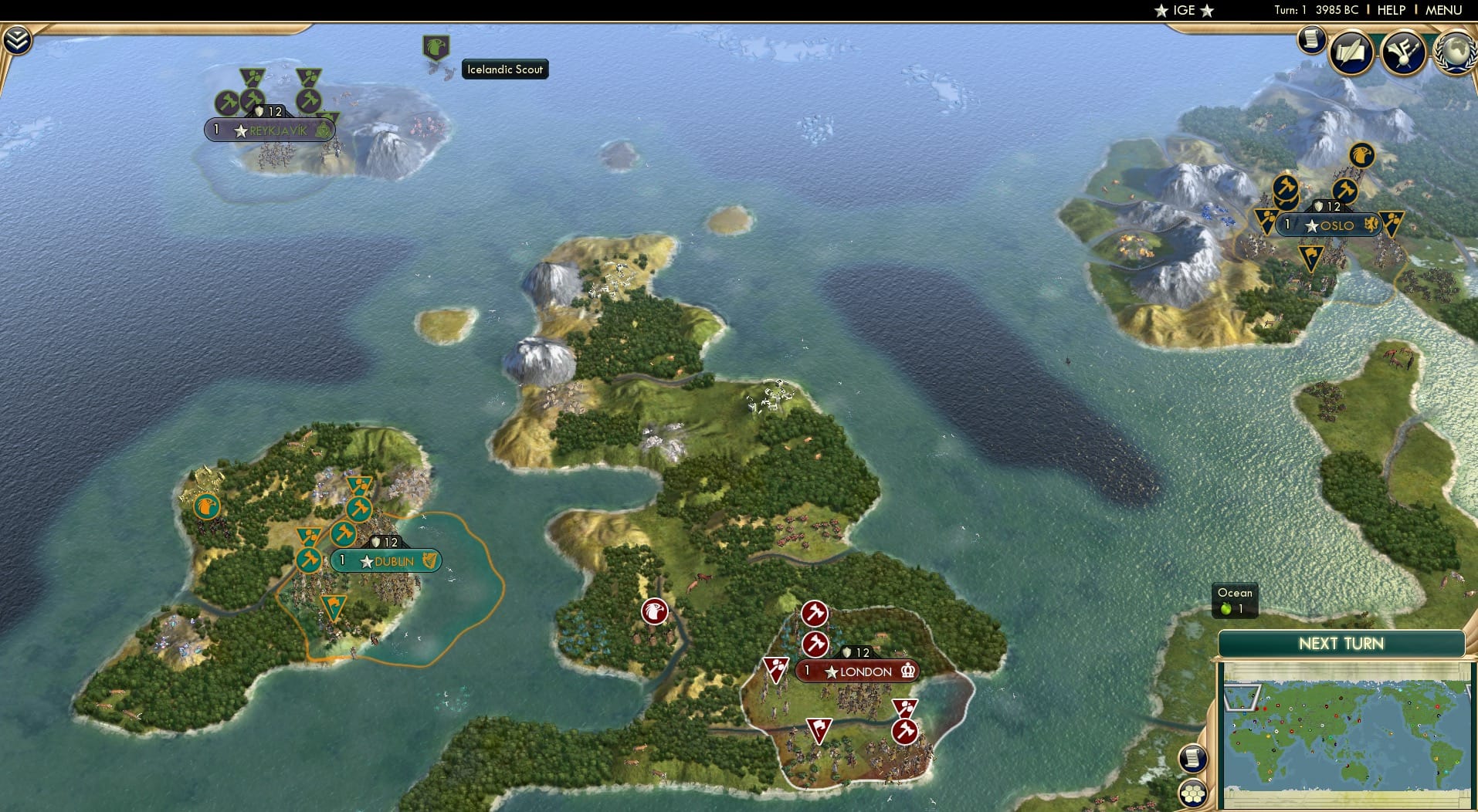The image size is (1478, 812).
Task: Open the HELP menu
Action: tap(1389, 10)
